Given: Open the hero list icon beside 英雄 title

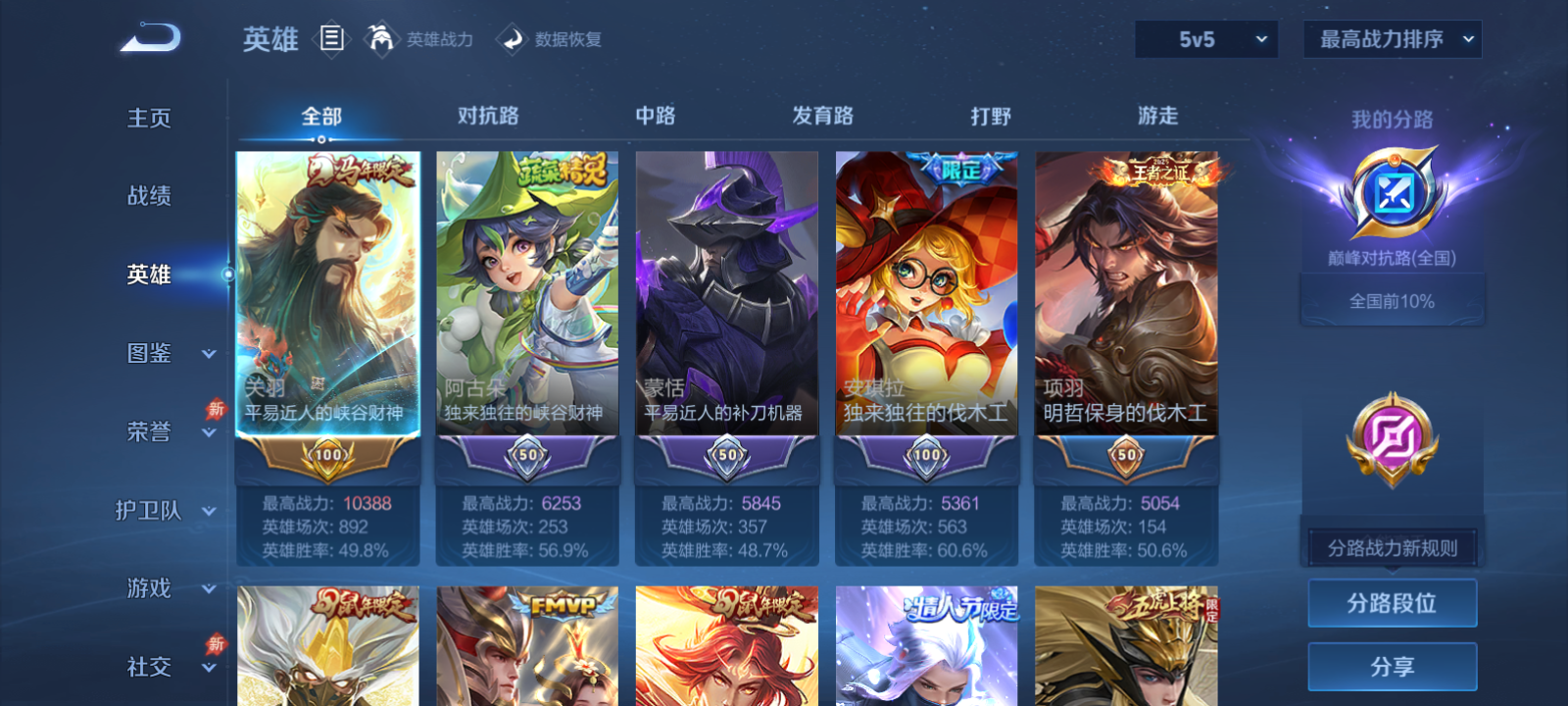Looking at the screenshot, I should (331, 39).
